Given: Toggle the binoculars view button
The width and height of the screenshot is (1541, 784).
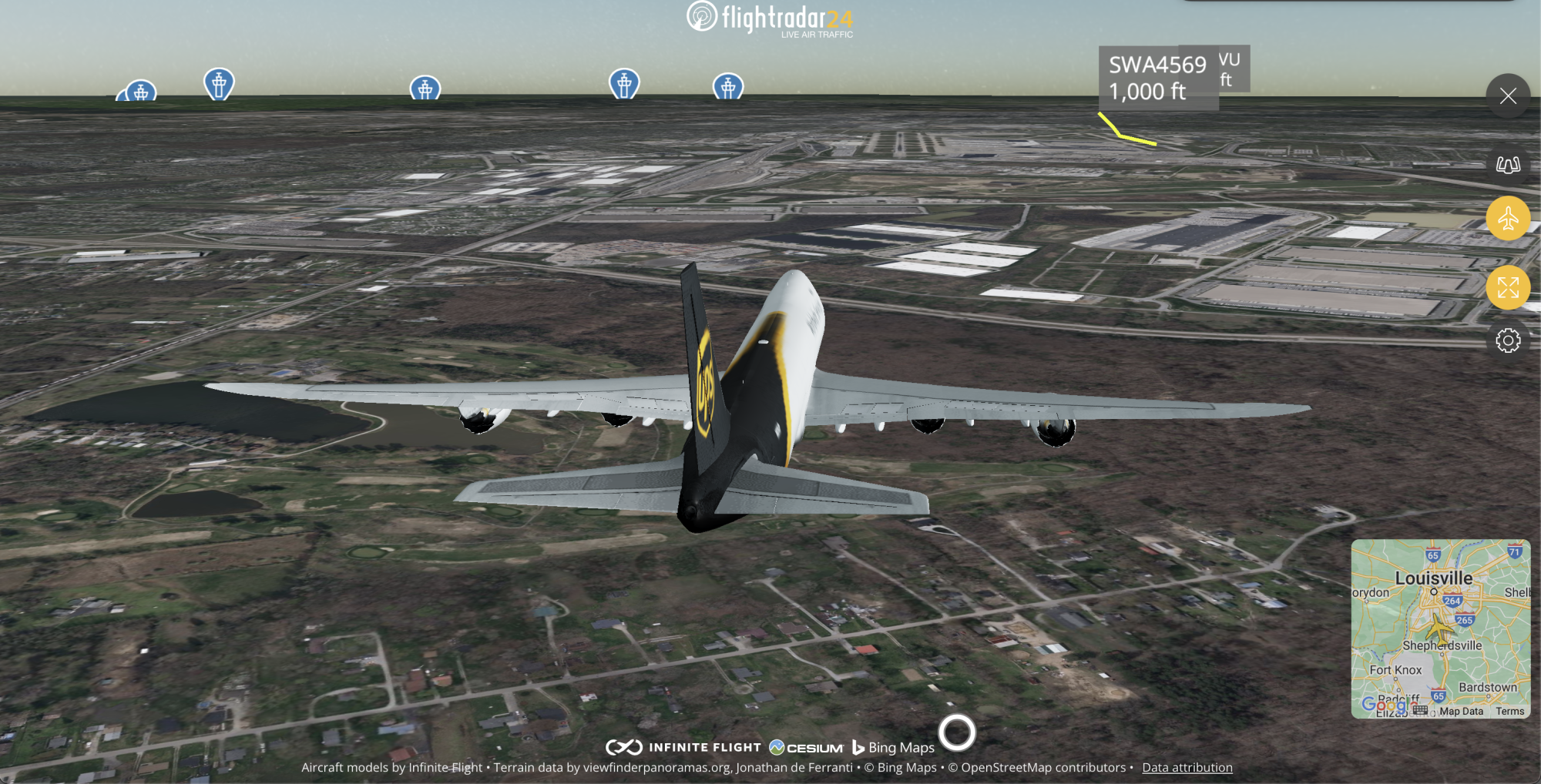Looking at the screenshot, I should (1508, 165).
